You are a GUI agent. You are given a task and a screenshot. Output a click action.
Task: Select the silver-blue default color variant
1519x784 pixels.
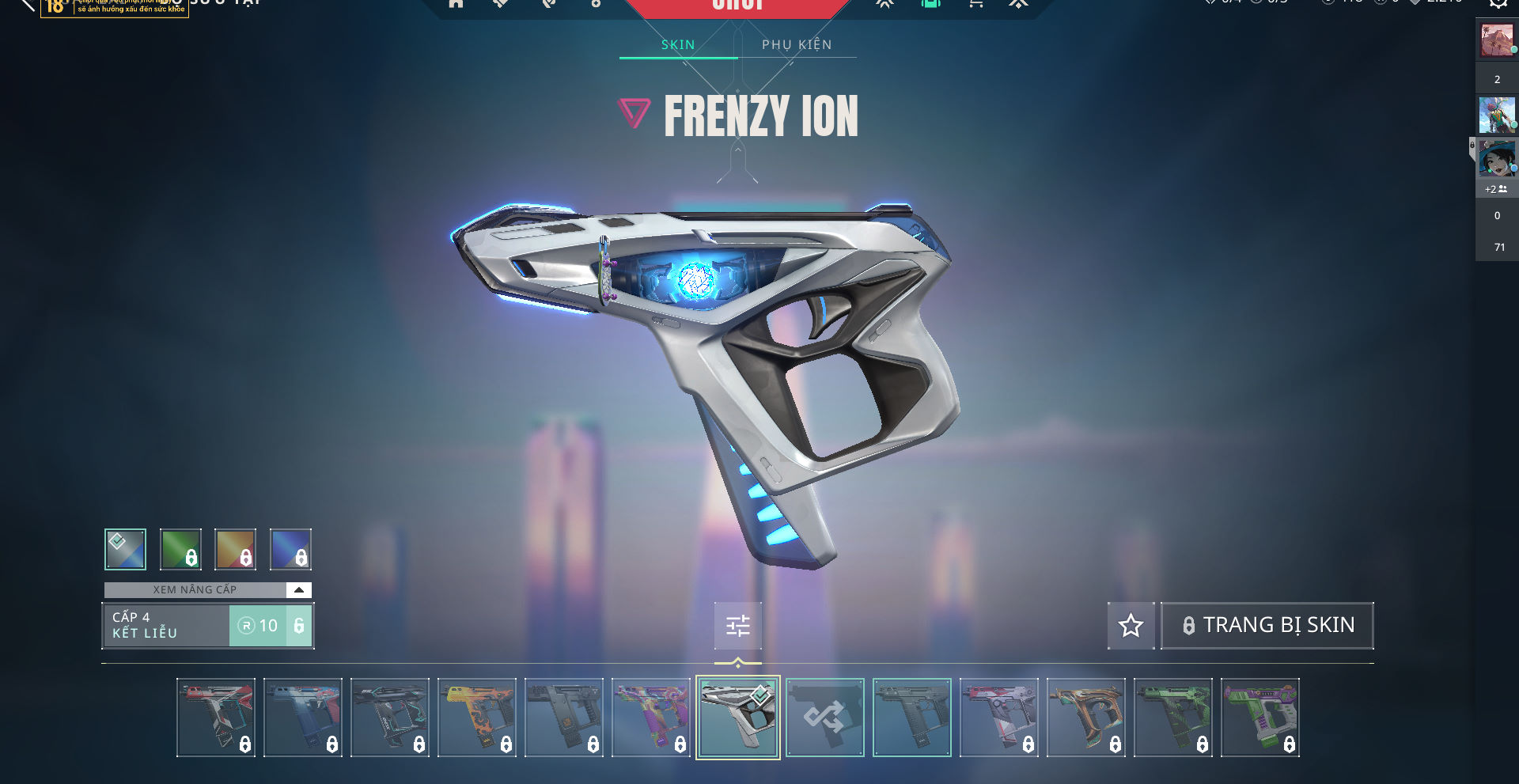point(125,549)
